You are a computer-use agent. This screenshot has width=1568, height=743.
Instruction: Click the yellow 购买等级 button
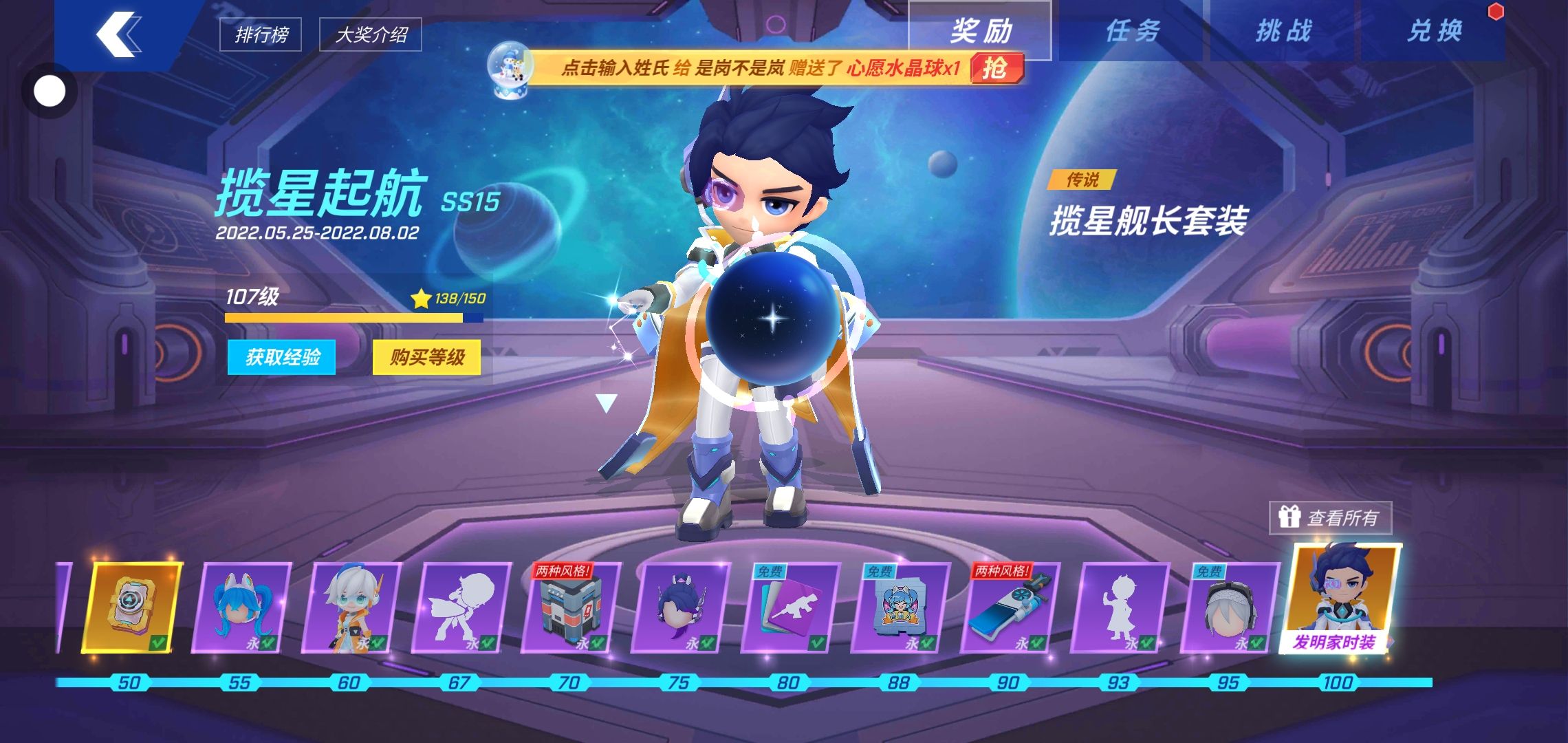pyautogui.click(x=427, y=357)
